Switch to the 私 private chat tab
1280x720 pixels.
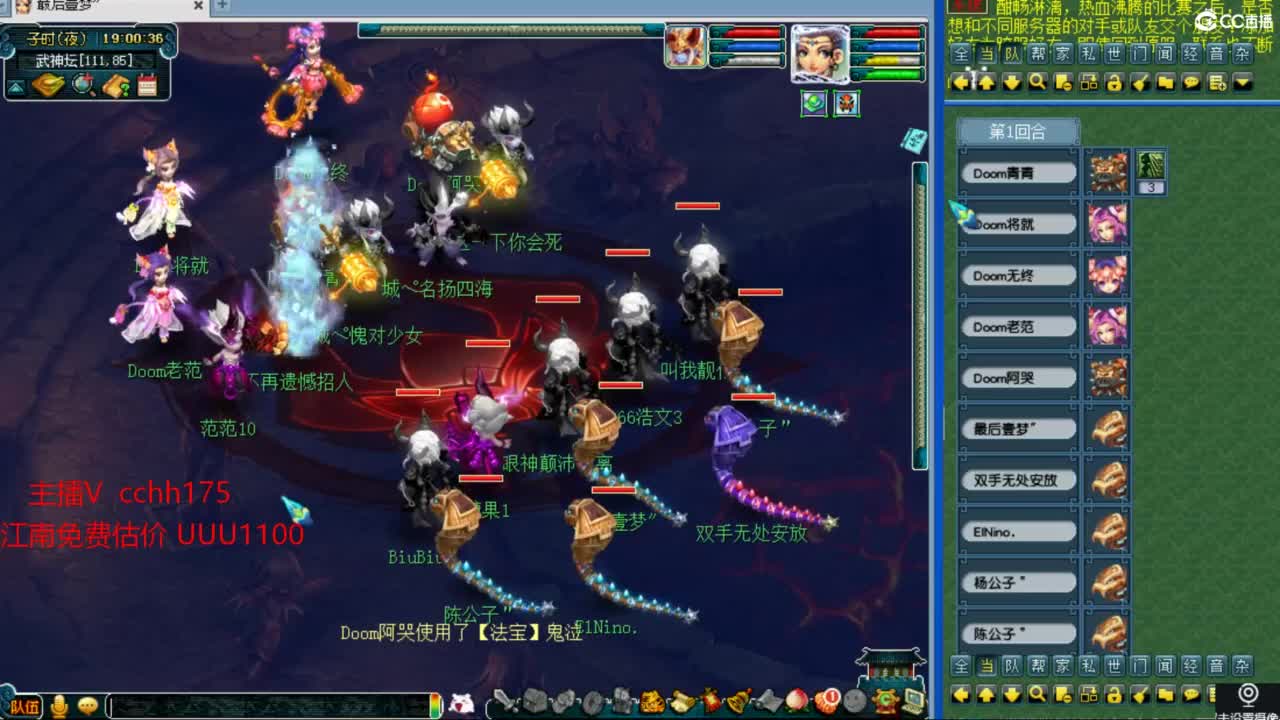[1087, 54]
